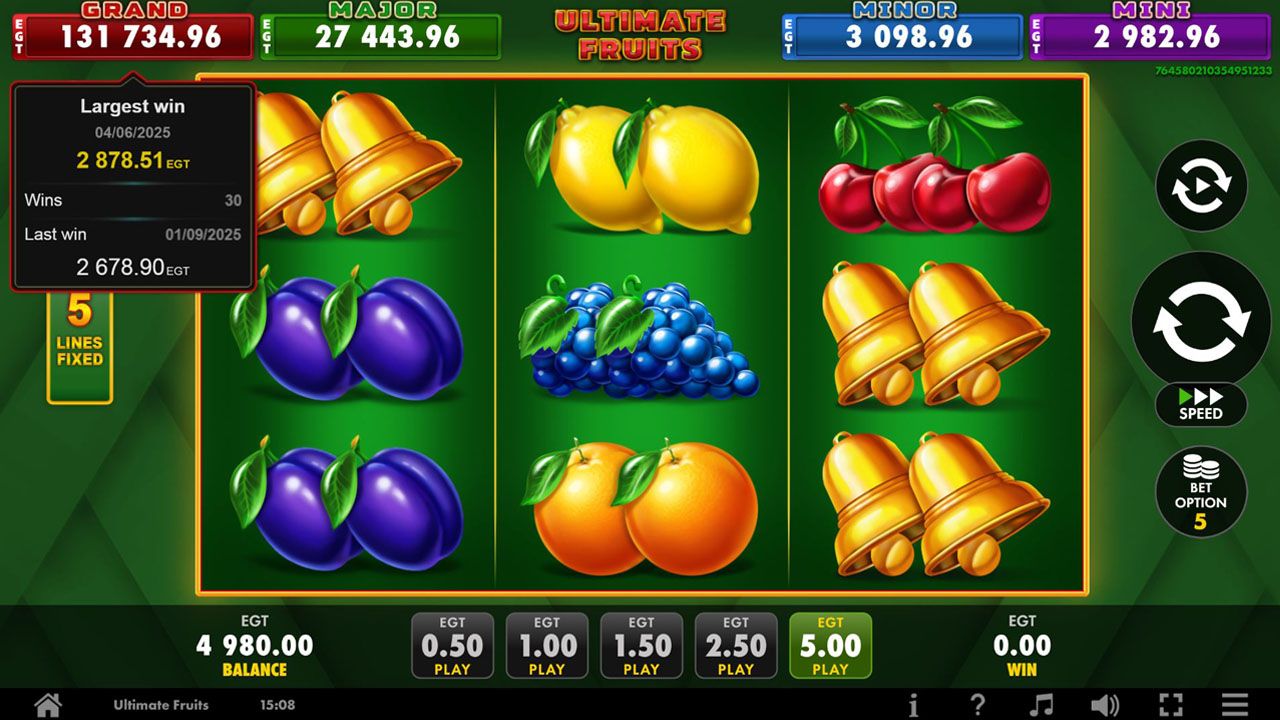
Task: Open Bet Option 5 settings
Action: [1200, 491]
